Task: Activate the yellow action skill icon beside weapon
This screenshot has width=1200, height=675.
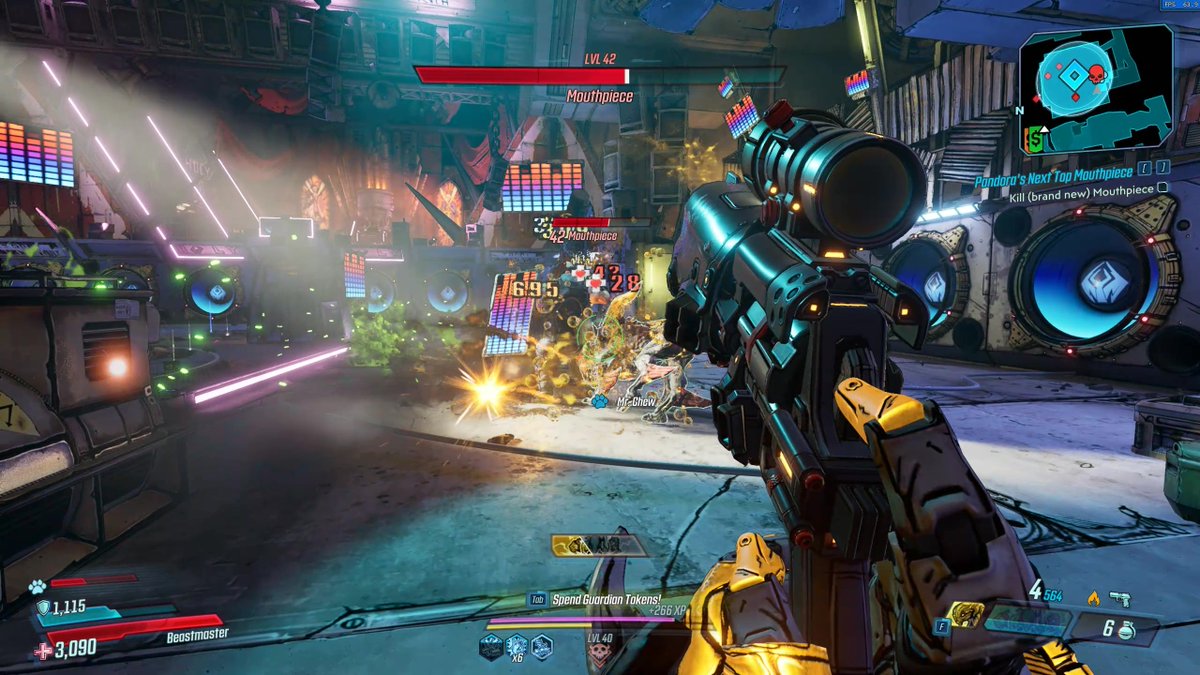Action: [965, 613]
